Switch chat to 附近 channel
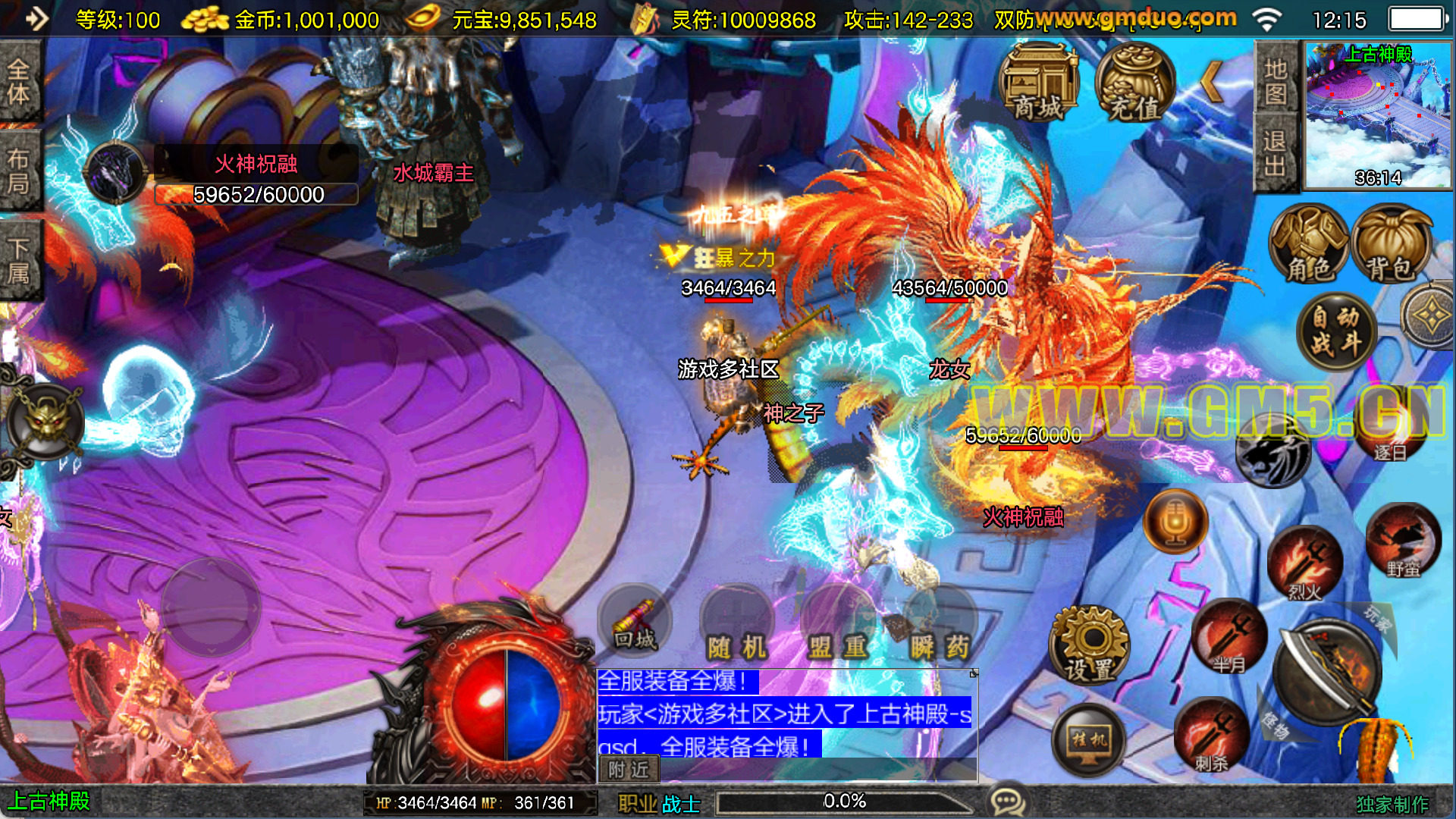Screen dimensions: 1456x819 [x=629, y=770]
